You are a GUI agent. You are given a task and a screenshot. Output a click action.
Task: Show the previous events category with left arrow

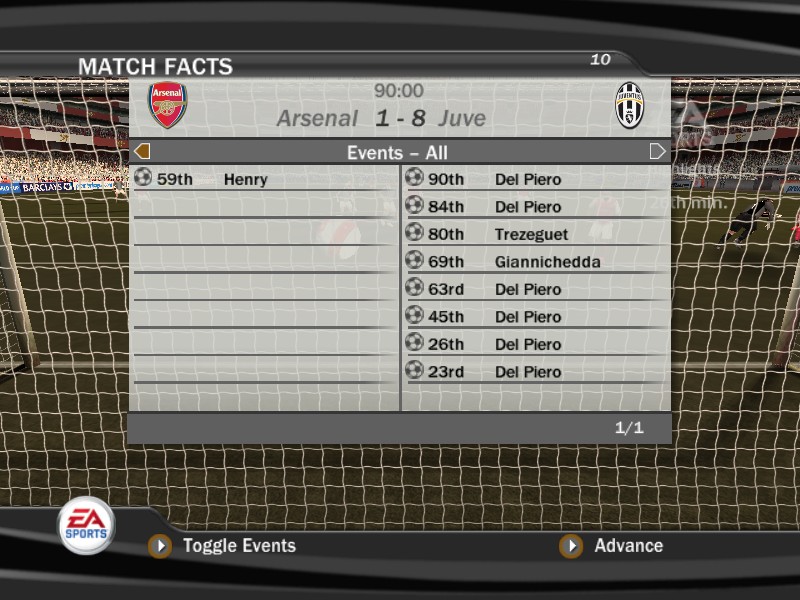142,152
